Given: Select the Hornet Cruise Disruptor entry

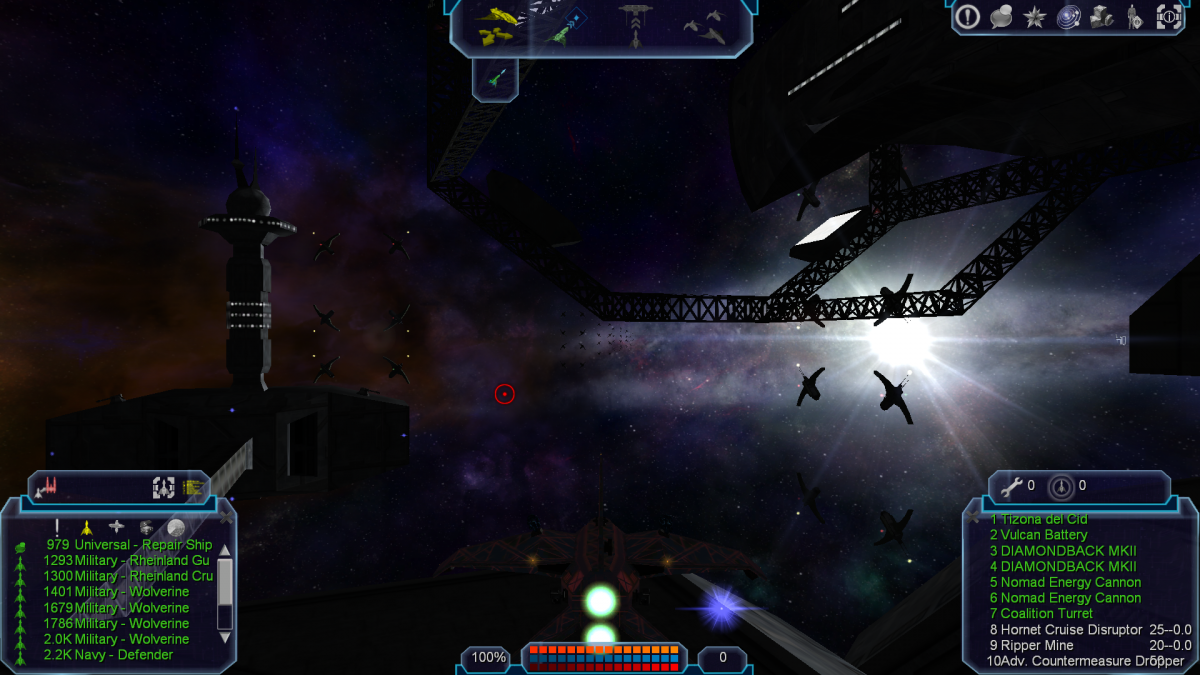Looking at the screenshot, I should coord(1064,629).
